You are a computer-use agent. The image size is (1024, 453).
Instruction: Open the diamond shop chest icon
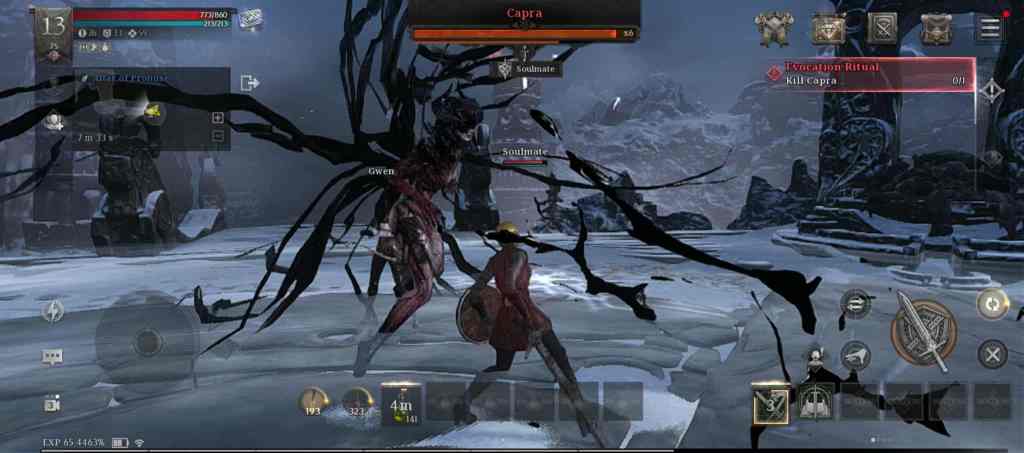(x=828, y=29)
